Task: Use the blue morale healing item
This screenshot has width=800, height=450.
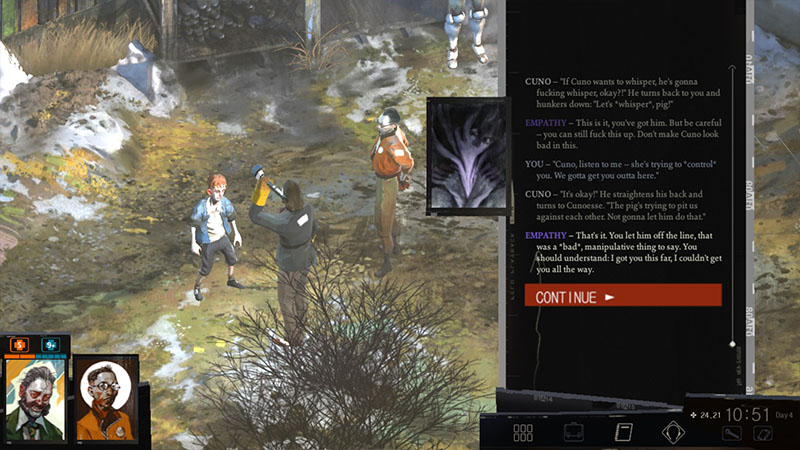Action: (49, 344)
